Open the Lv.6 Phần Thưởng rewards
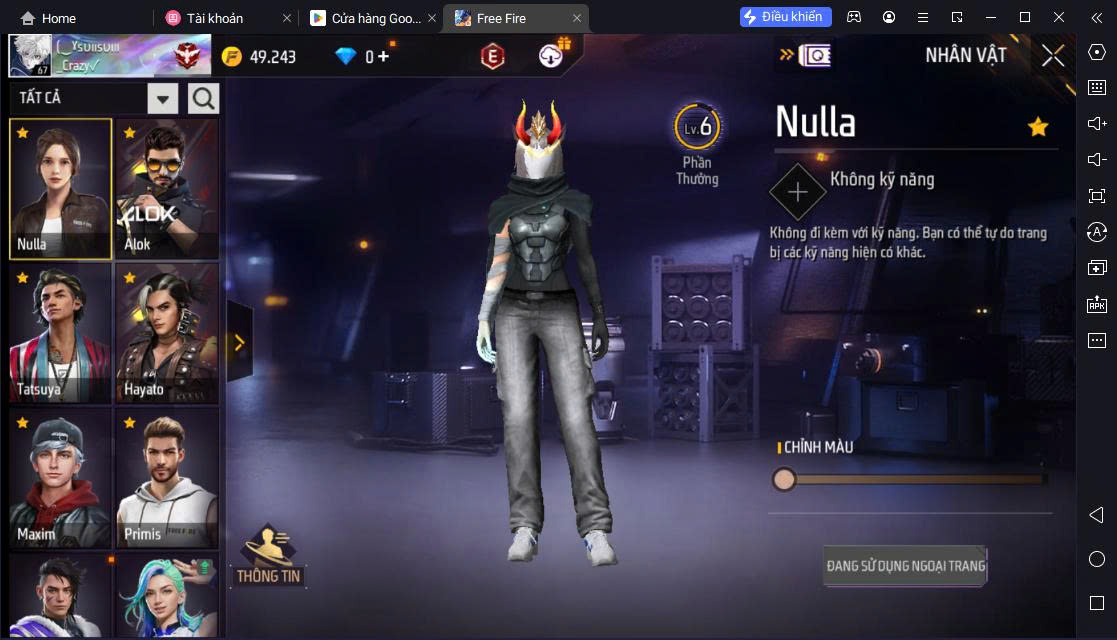1117x640 pixels. tap(697, 145)
